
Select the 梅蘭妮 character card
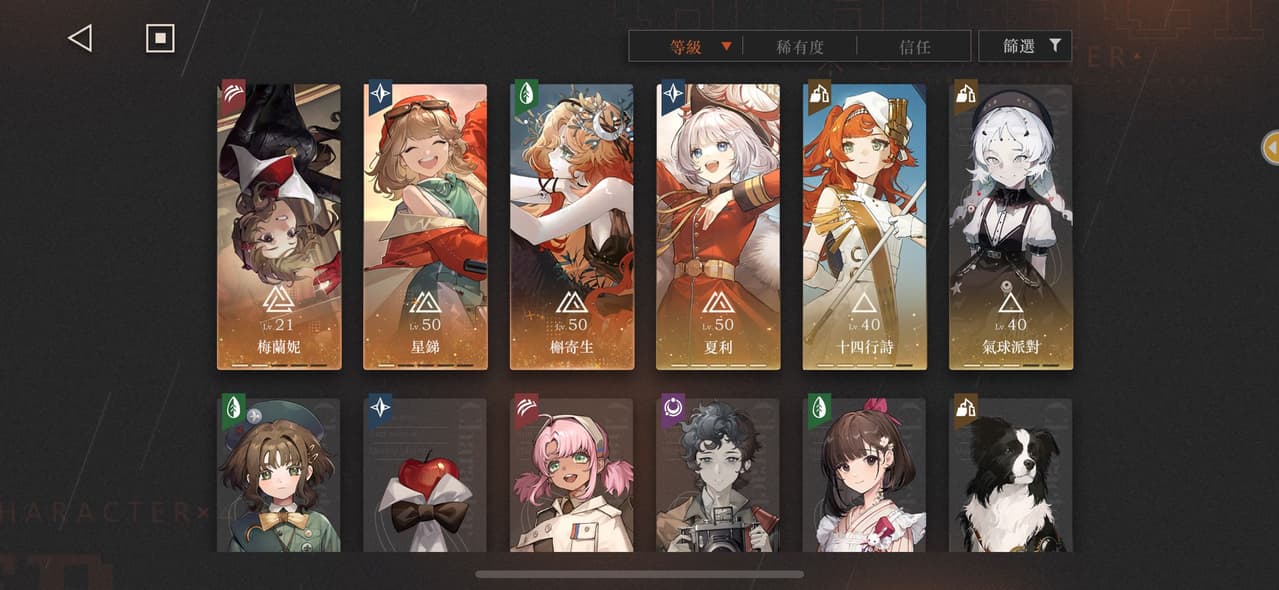tap(279, 227)
